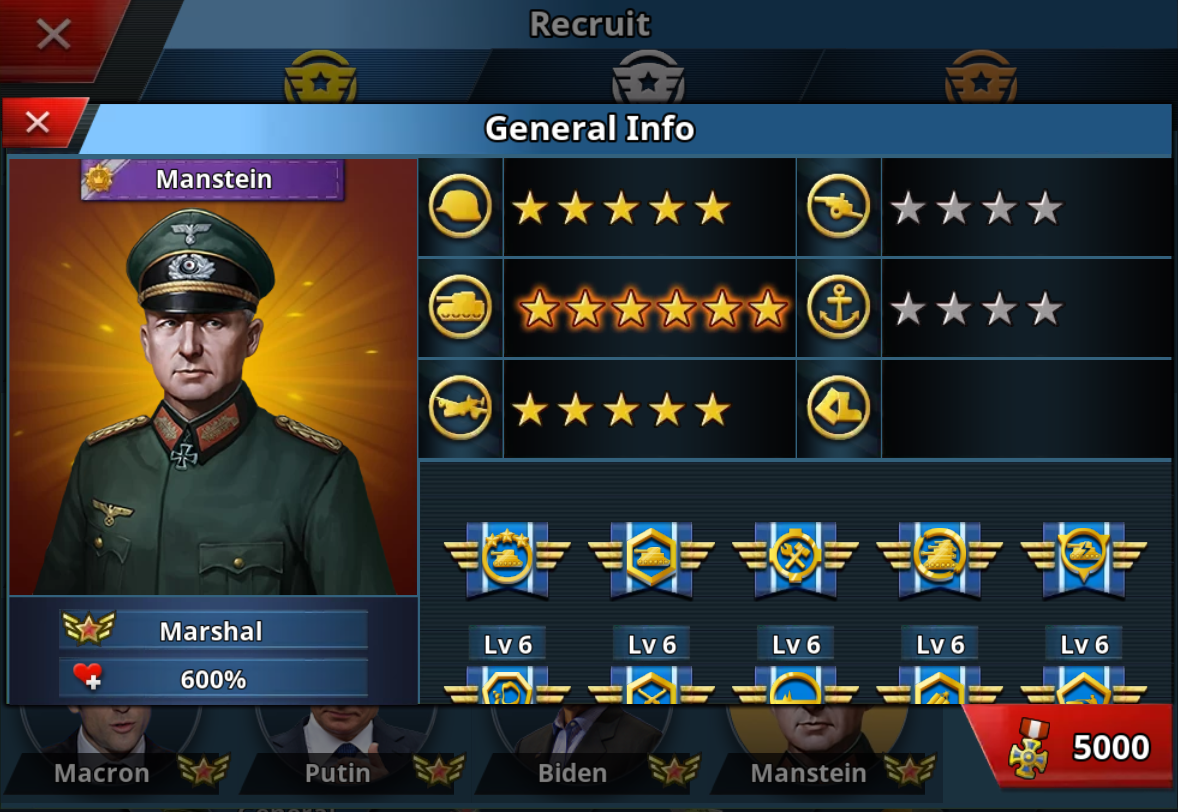View the crossed hammers skill badge
The width and height of the screenshot is (1178, 812).
(795, 557)
